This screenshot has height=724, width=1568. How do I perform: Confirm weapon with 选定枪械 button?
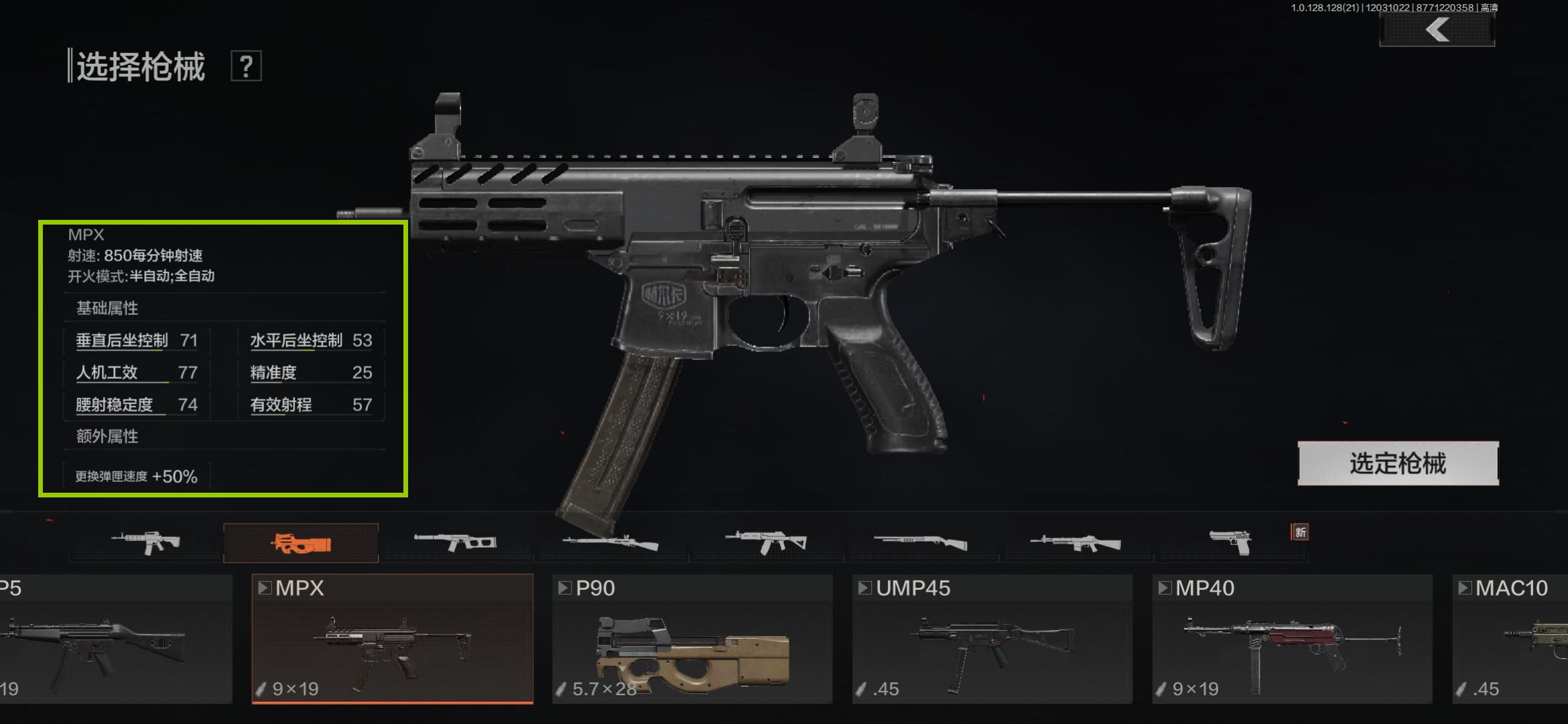(x=1398, y=463)
